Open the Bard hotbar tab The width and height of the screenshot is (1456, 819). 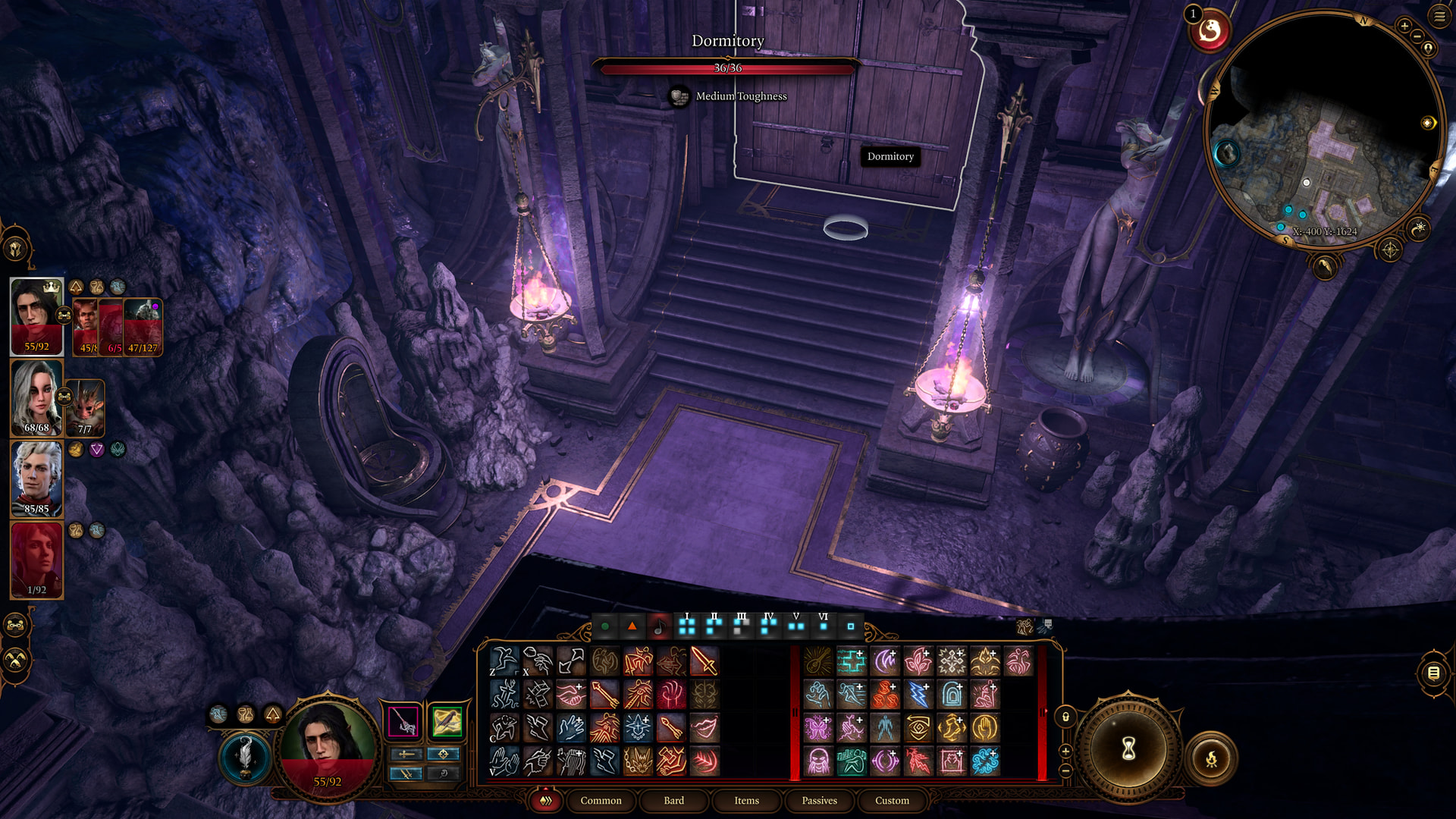[673, 800]
